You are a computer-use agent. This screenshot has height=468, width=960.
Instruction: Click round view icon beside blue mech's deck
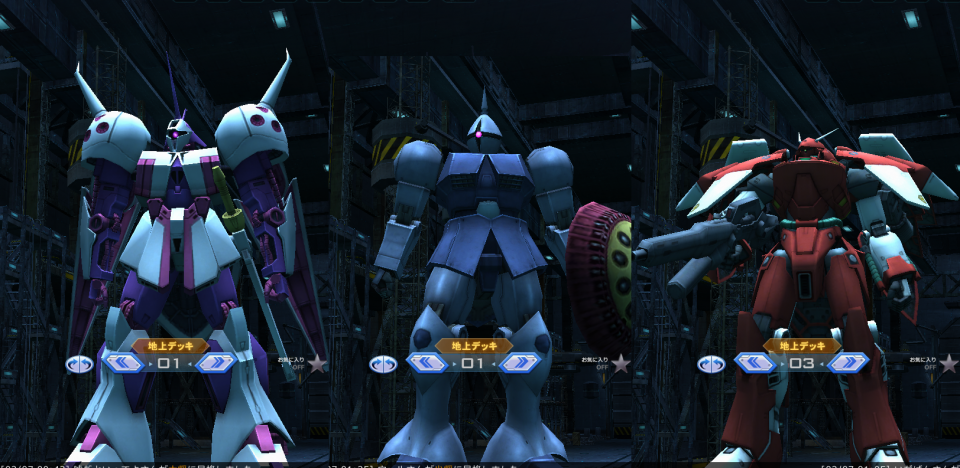click(x=383, y=364)
